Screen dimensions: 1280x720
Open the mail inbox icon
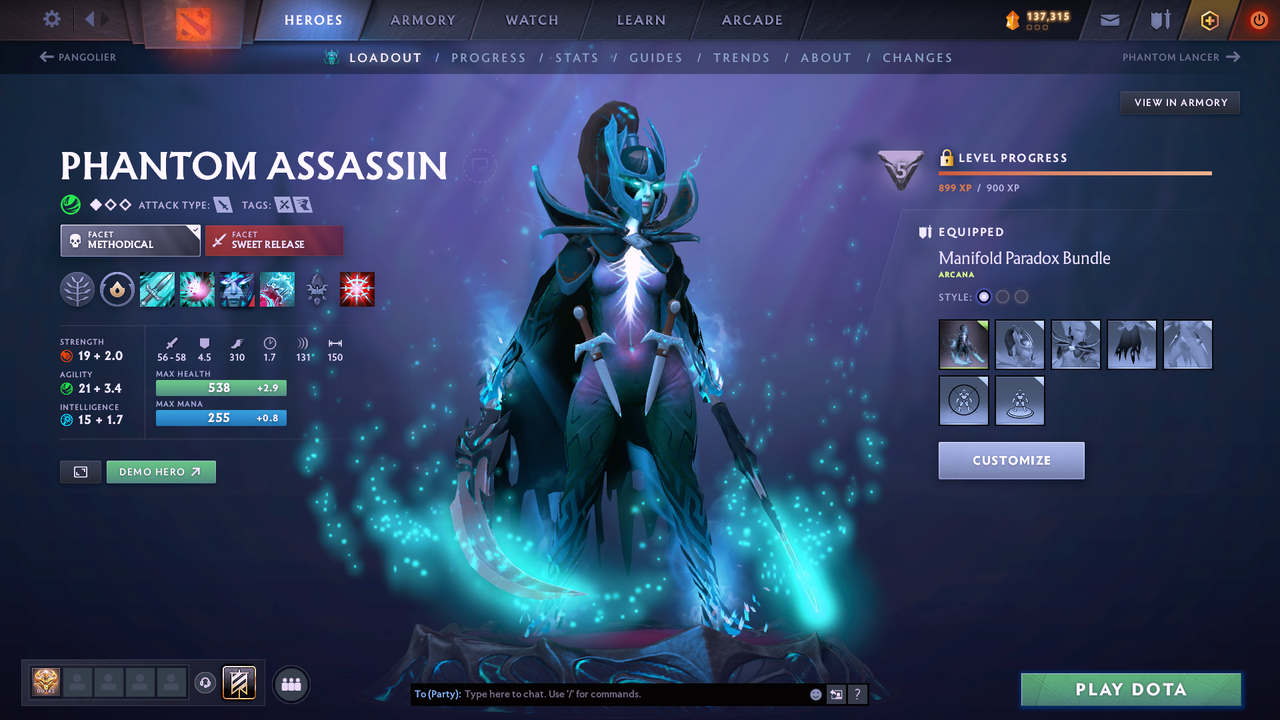tap(1108, 19)
